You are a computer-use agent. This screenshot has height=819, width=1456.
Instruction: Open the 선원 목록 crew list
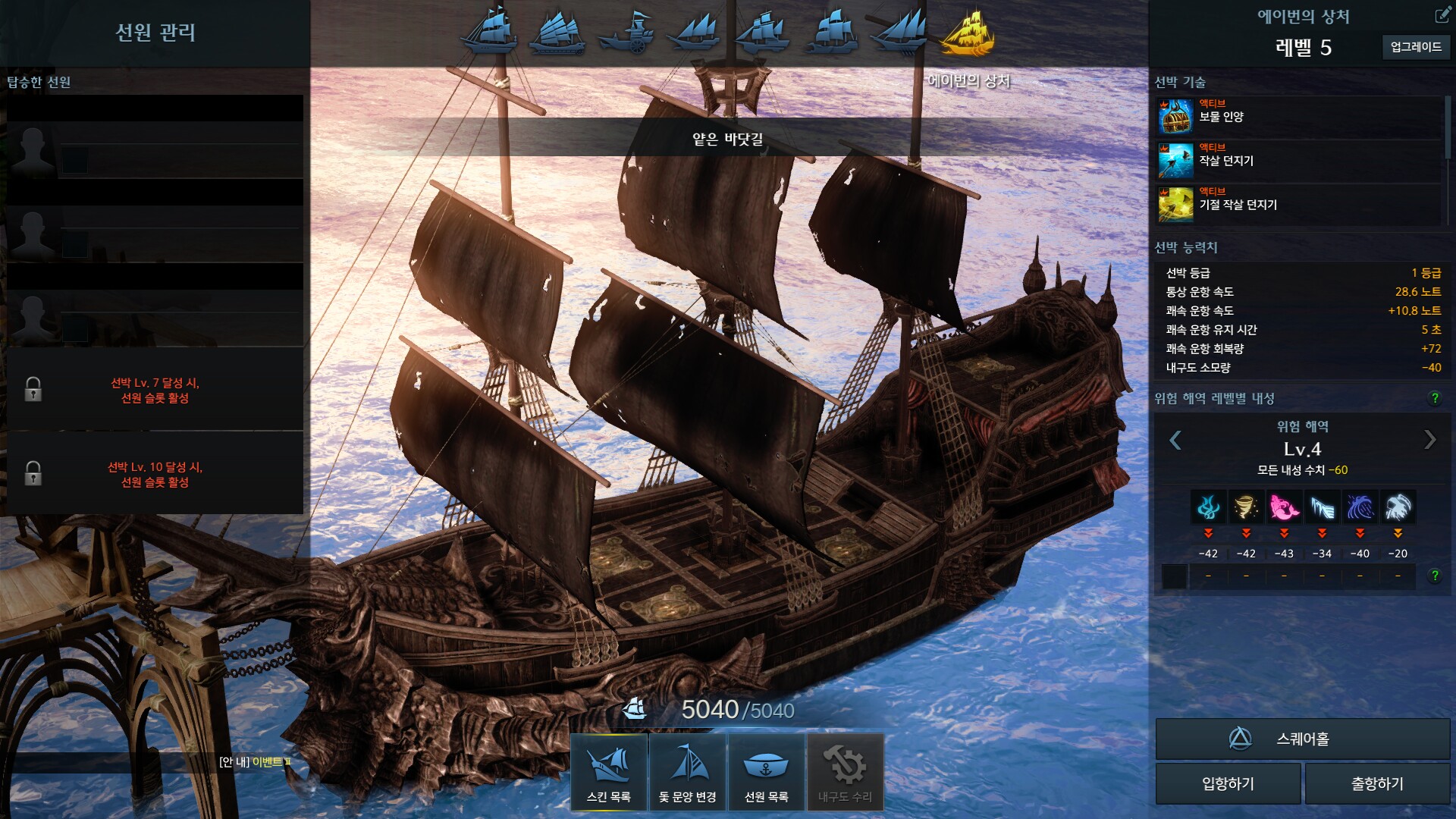[x=767, y=772]
